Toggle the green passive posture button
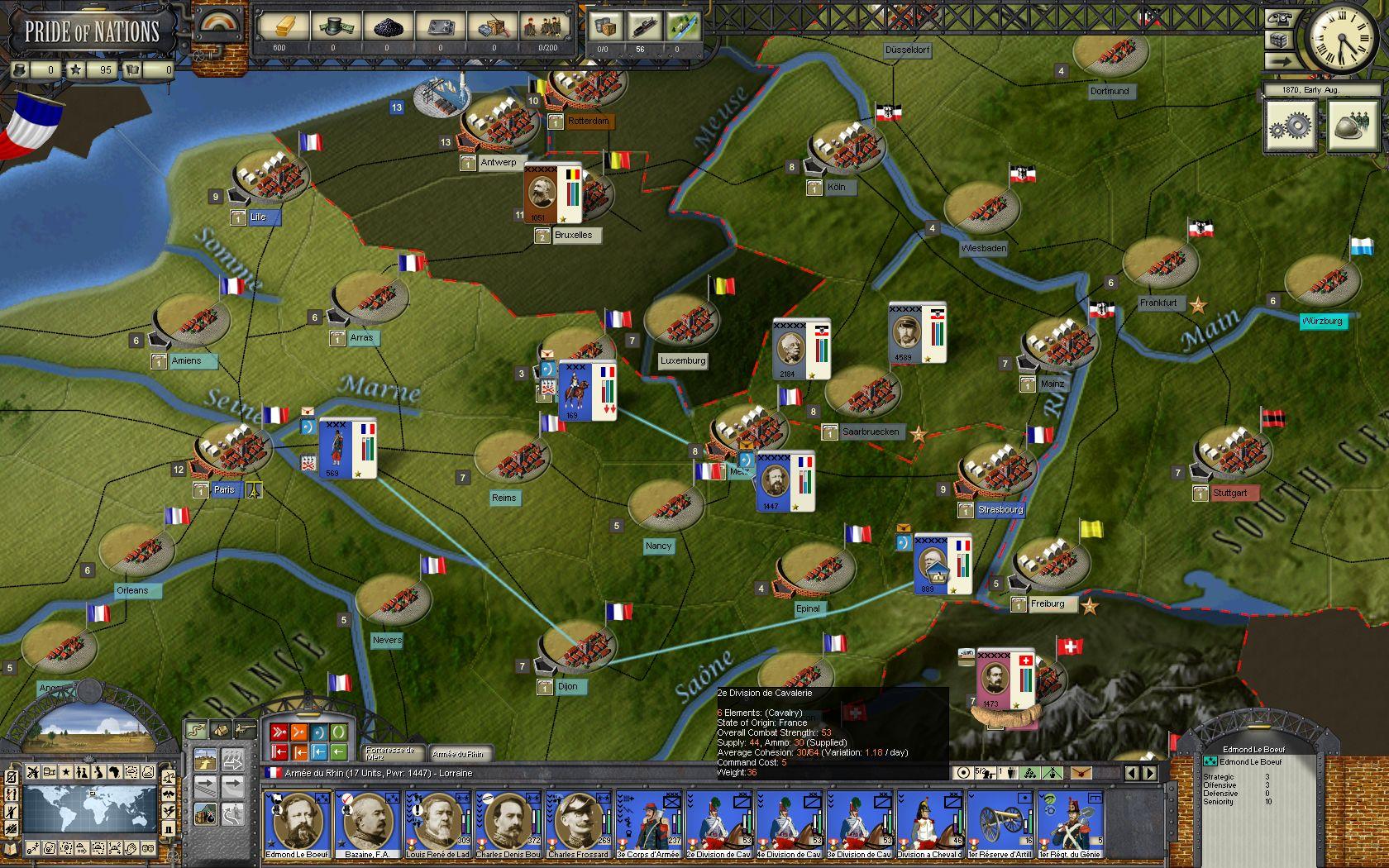The image size is (1389, 868). tap(339, 732)
